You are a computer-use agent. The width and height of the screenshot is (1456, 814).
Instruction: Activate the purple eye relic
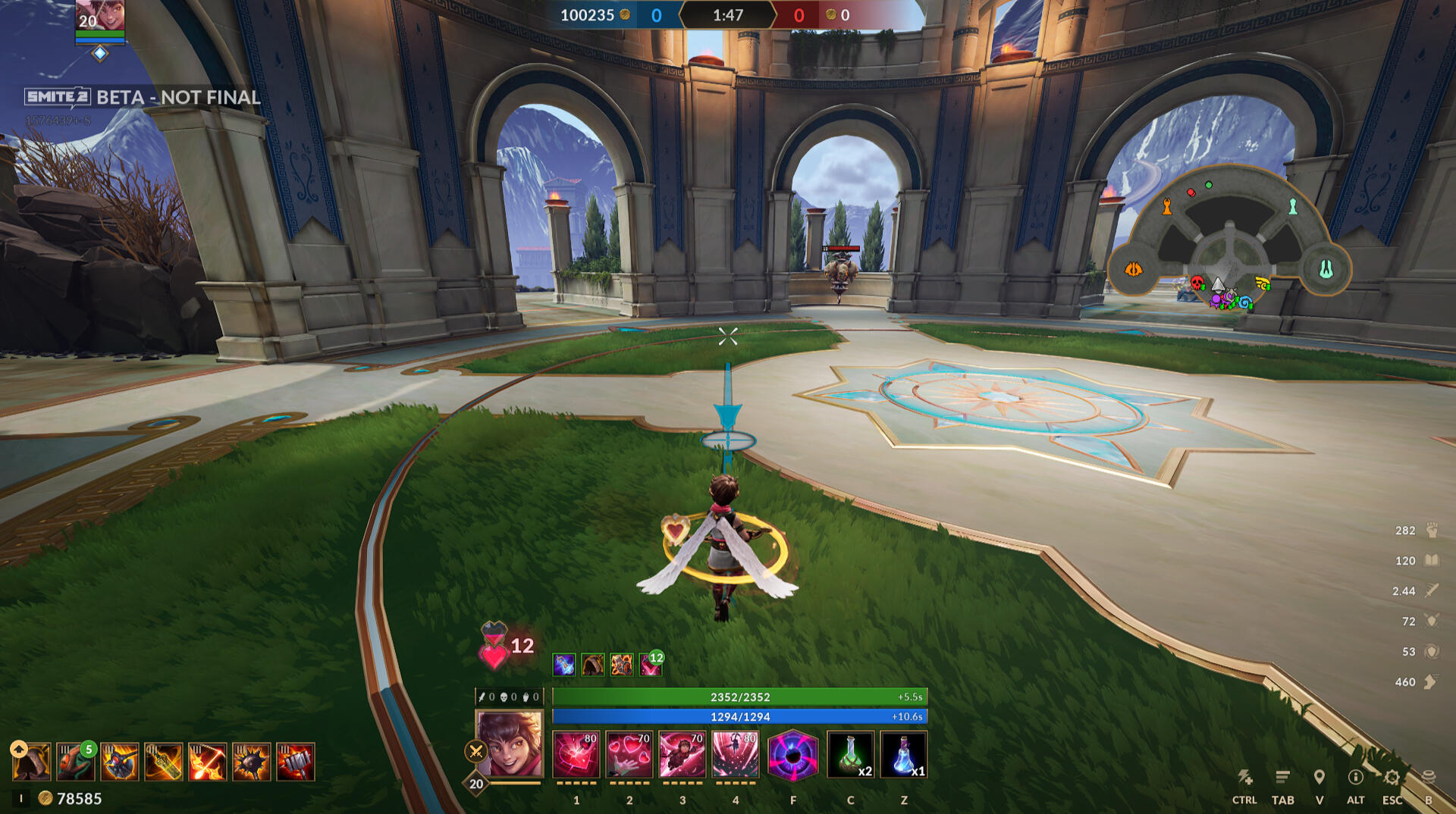793,755
